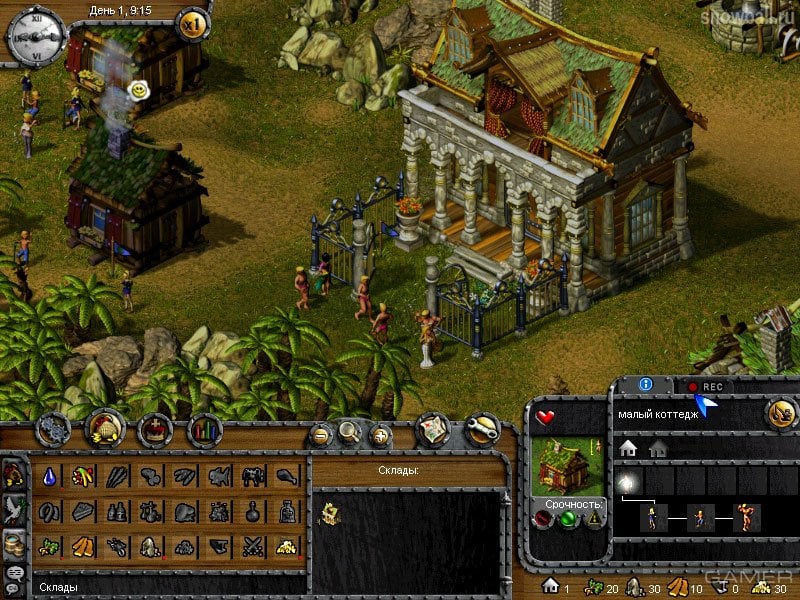
Task: Set urgency with the green orb
Action: click(x=569, y=519)
